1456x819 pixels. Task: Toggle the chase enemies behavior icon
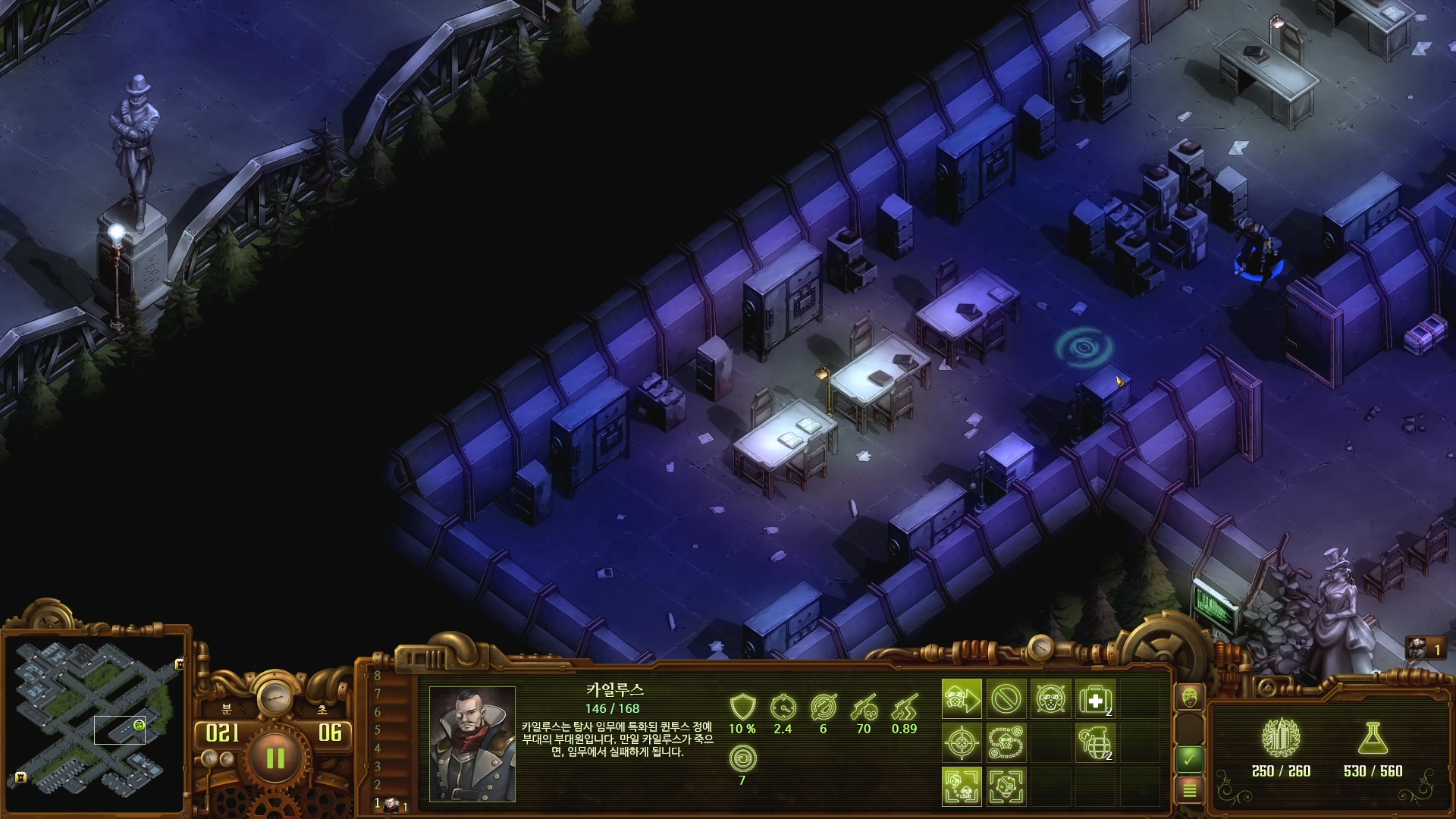(x=962, y=786)
